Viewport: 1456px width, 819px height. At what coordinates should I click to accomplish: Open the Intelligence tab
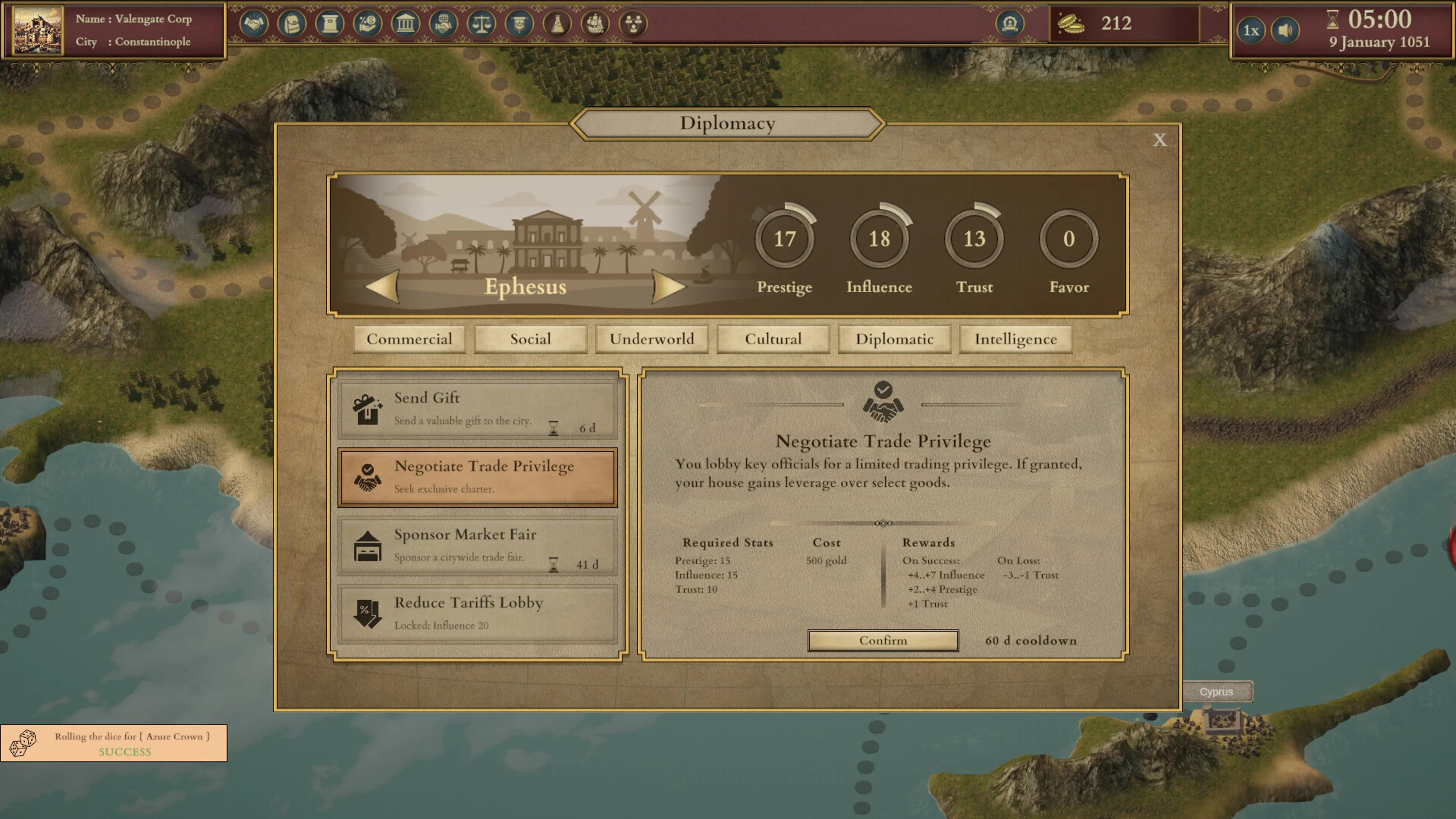tap(1015, 339)
